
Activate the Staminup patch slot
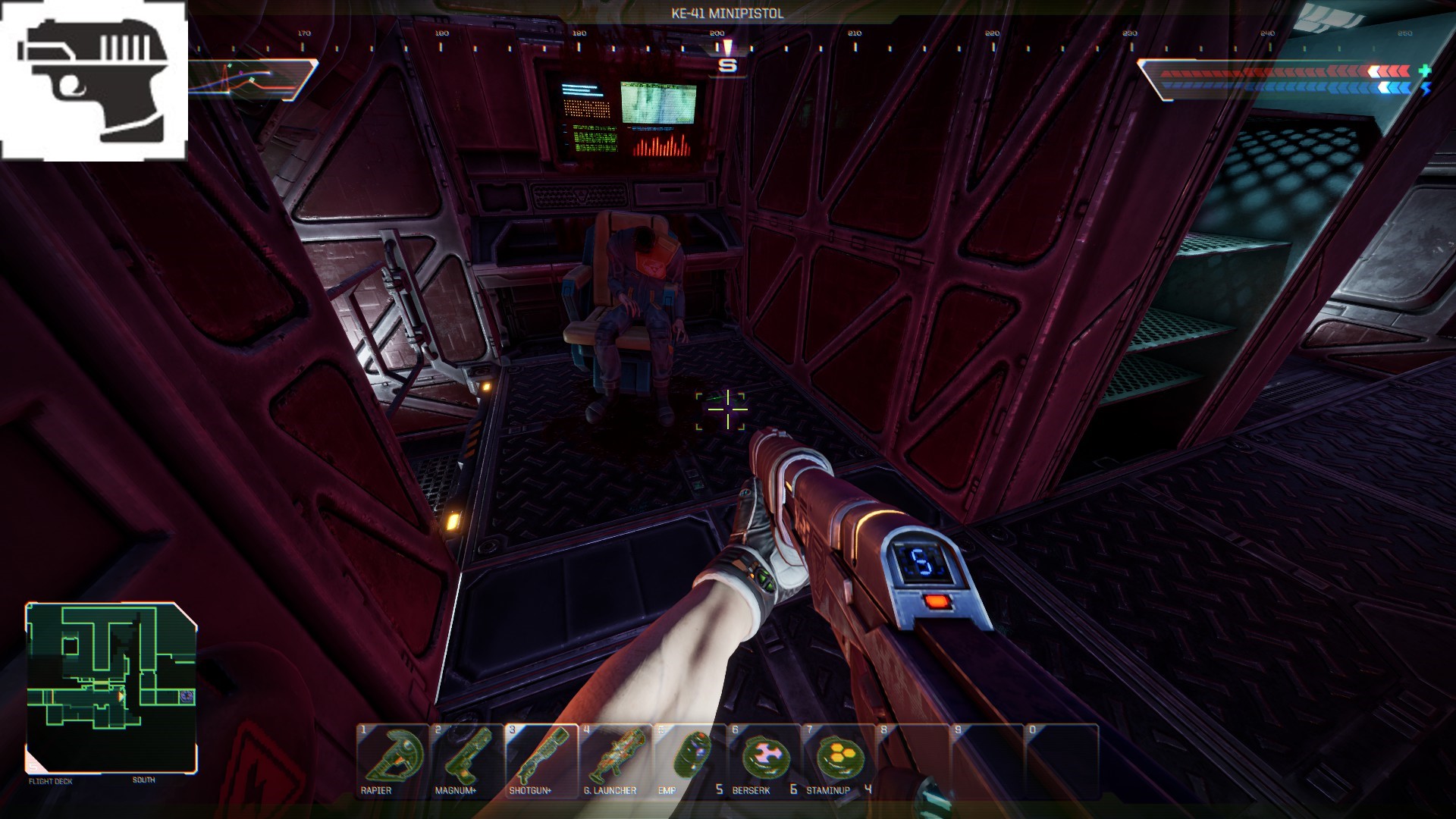tap(838, 760)
